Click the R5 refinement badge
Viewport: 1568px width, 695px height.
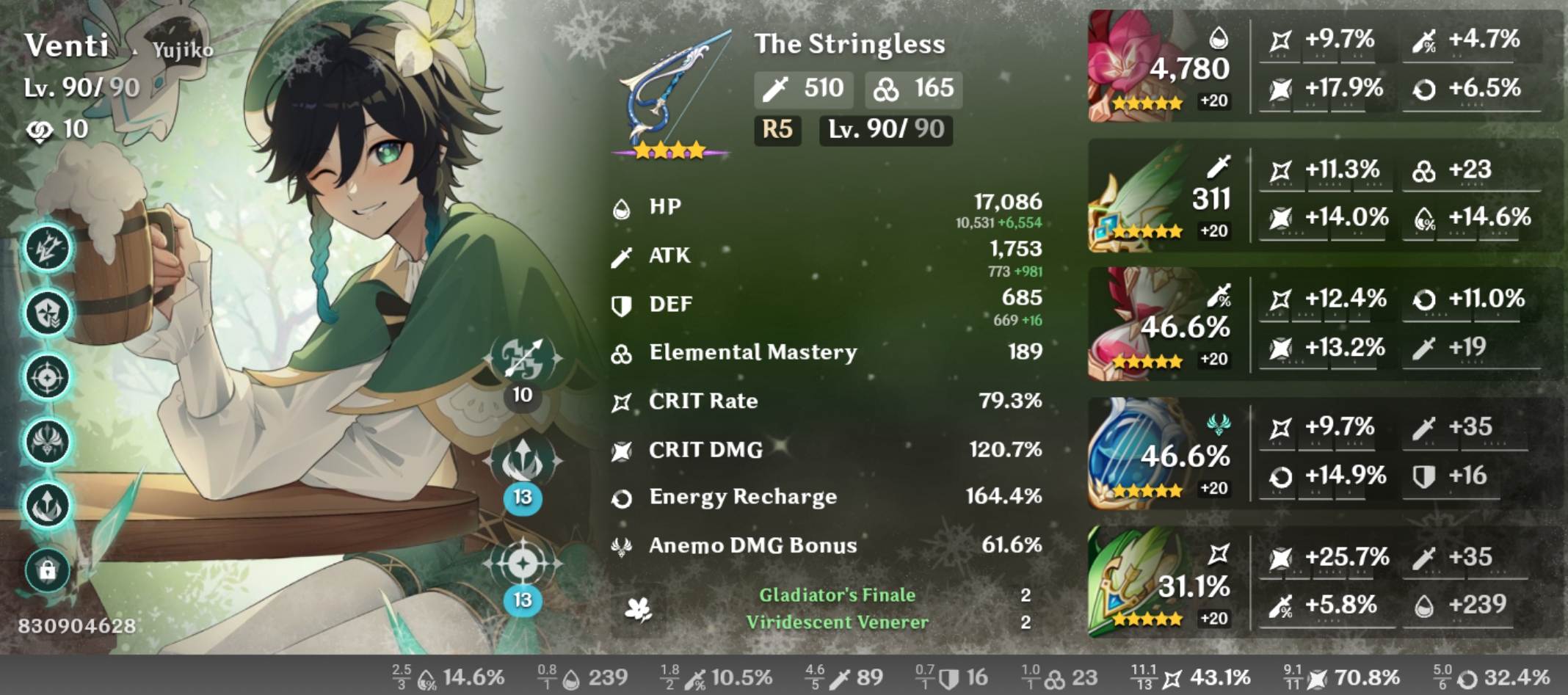[777, 132]
